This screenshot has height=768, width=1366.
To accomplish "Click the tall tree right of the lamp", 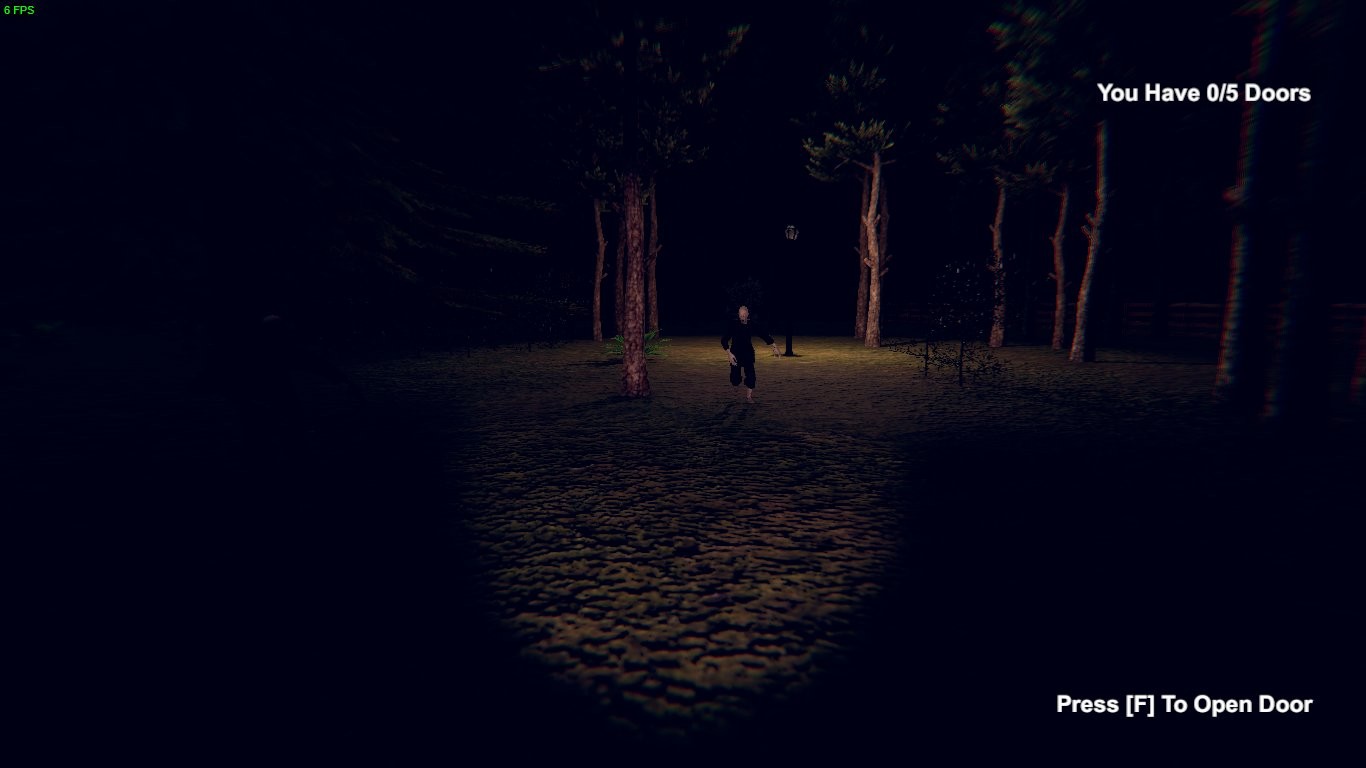I will [x=872, y=230].
